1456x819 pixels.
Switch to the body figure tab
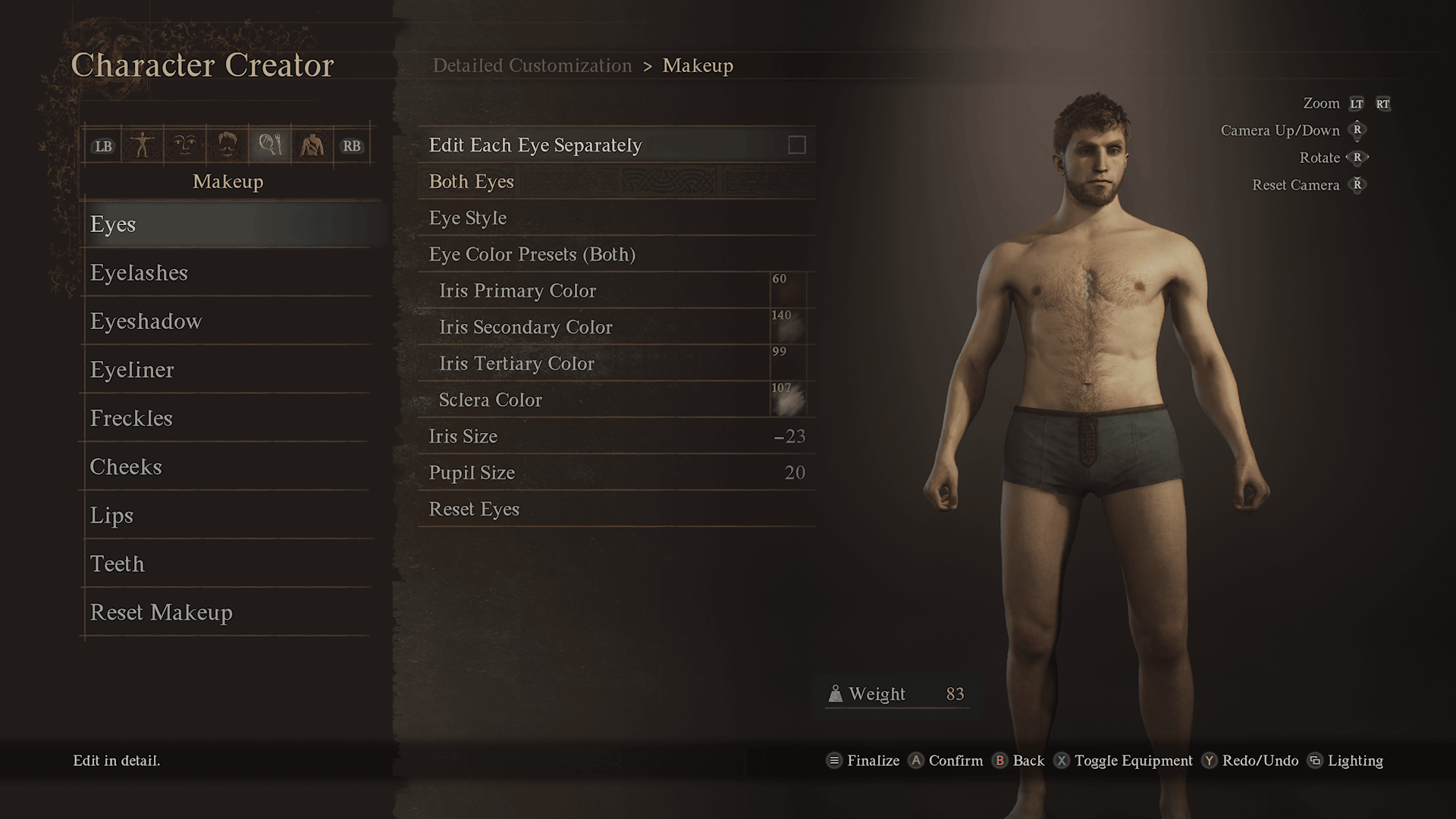click(x=143, y=145)
